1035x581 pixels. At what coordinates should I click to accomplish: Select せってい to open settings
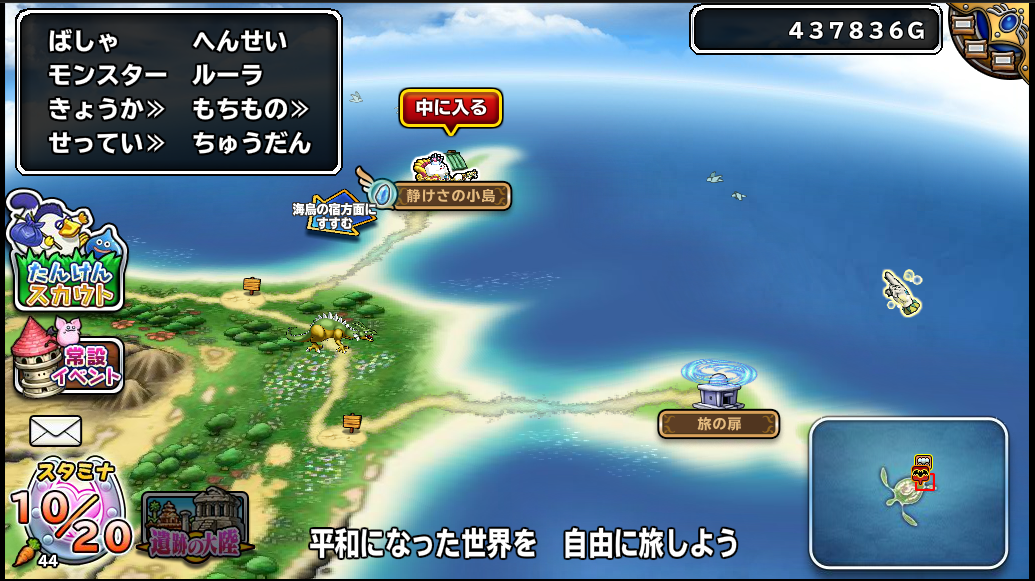pos(107,143)
